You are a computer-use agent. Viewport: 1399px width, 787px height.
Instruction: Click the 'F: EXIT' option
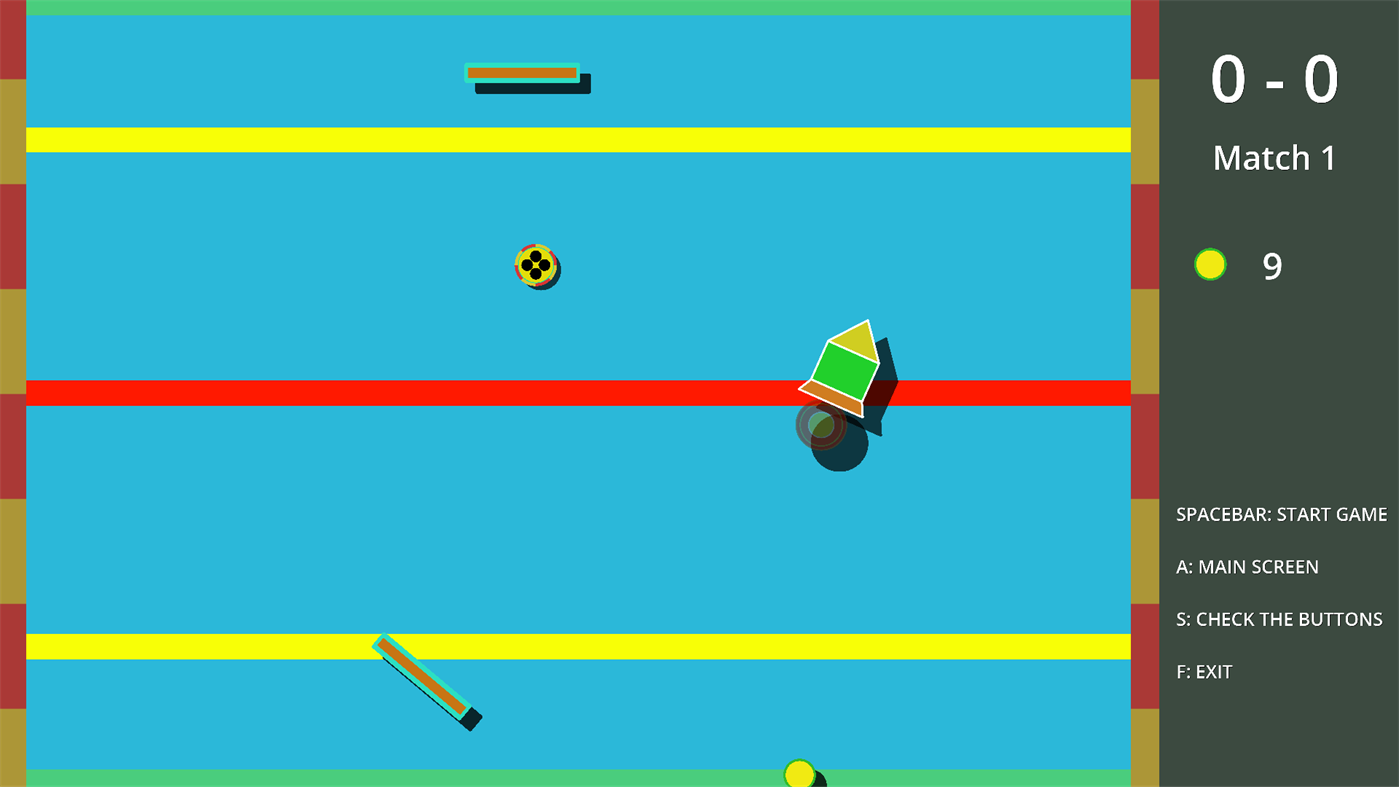[x=1203, y=671]
